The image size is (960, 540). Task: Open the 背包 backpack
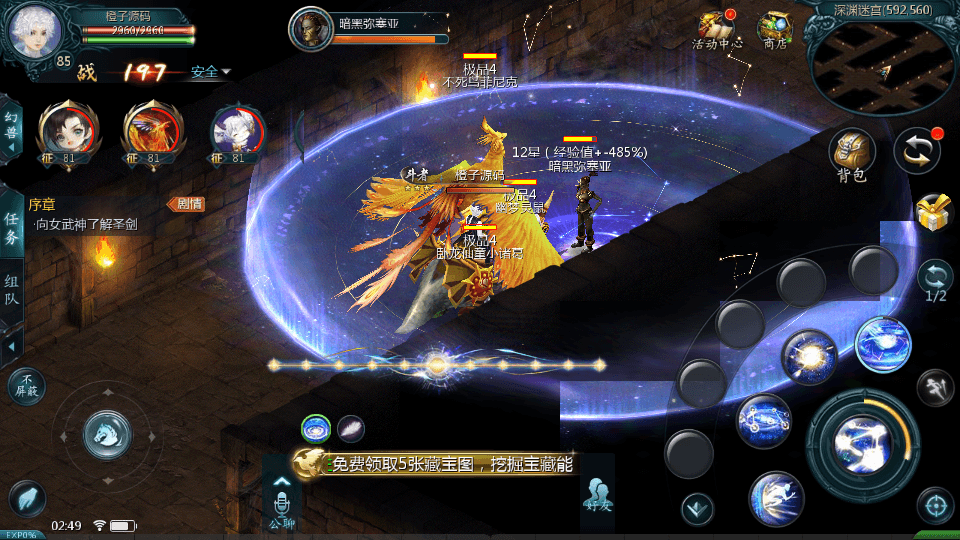click(852, 155)
